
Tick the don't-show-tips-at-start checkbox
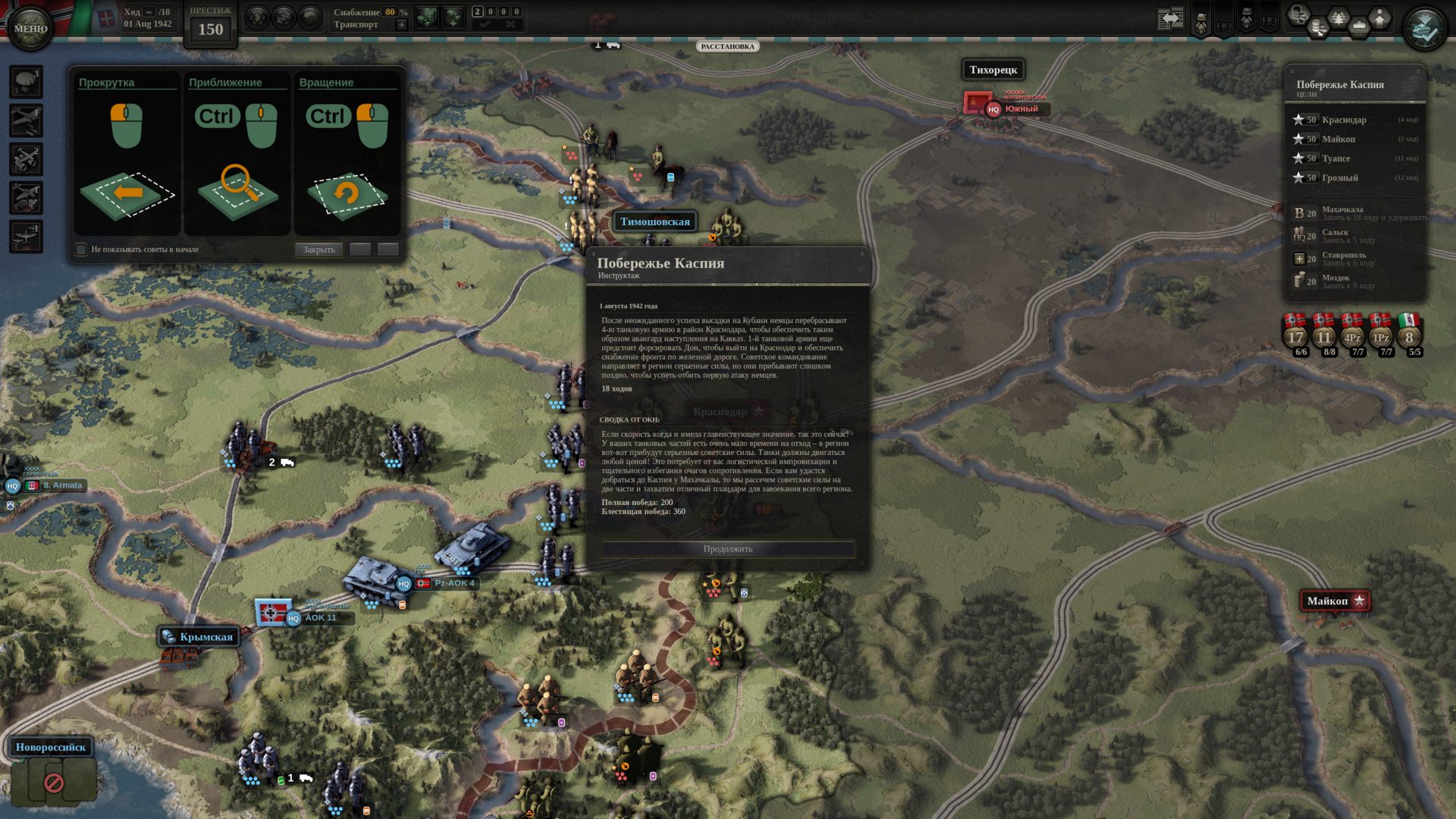81,249
